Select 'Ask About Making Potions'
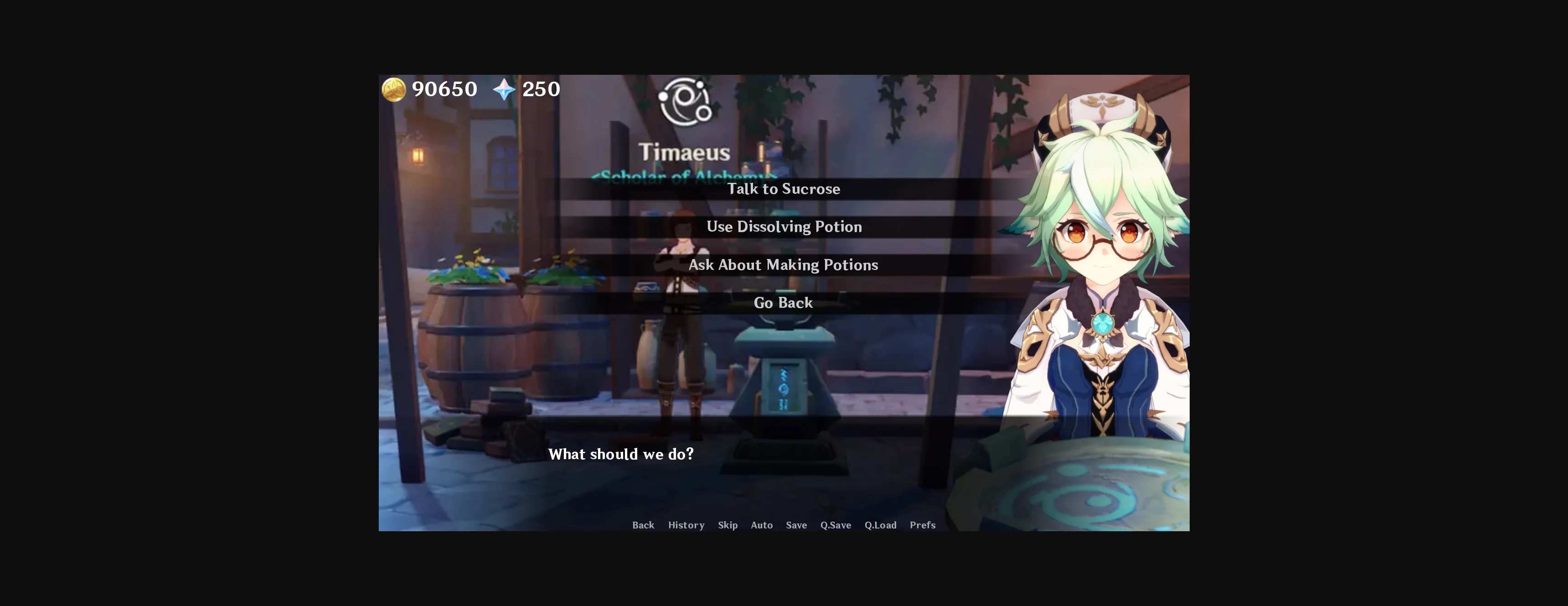The height and width of the screenshot is (606, 1568). pyautogui.click(x=784, y=264)
